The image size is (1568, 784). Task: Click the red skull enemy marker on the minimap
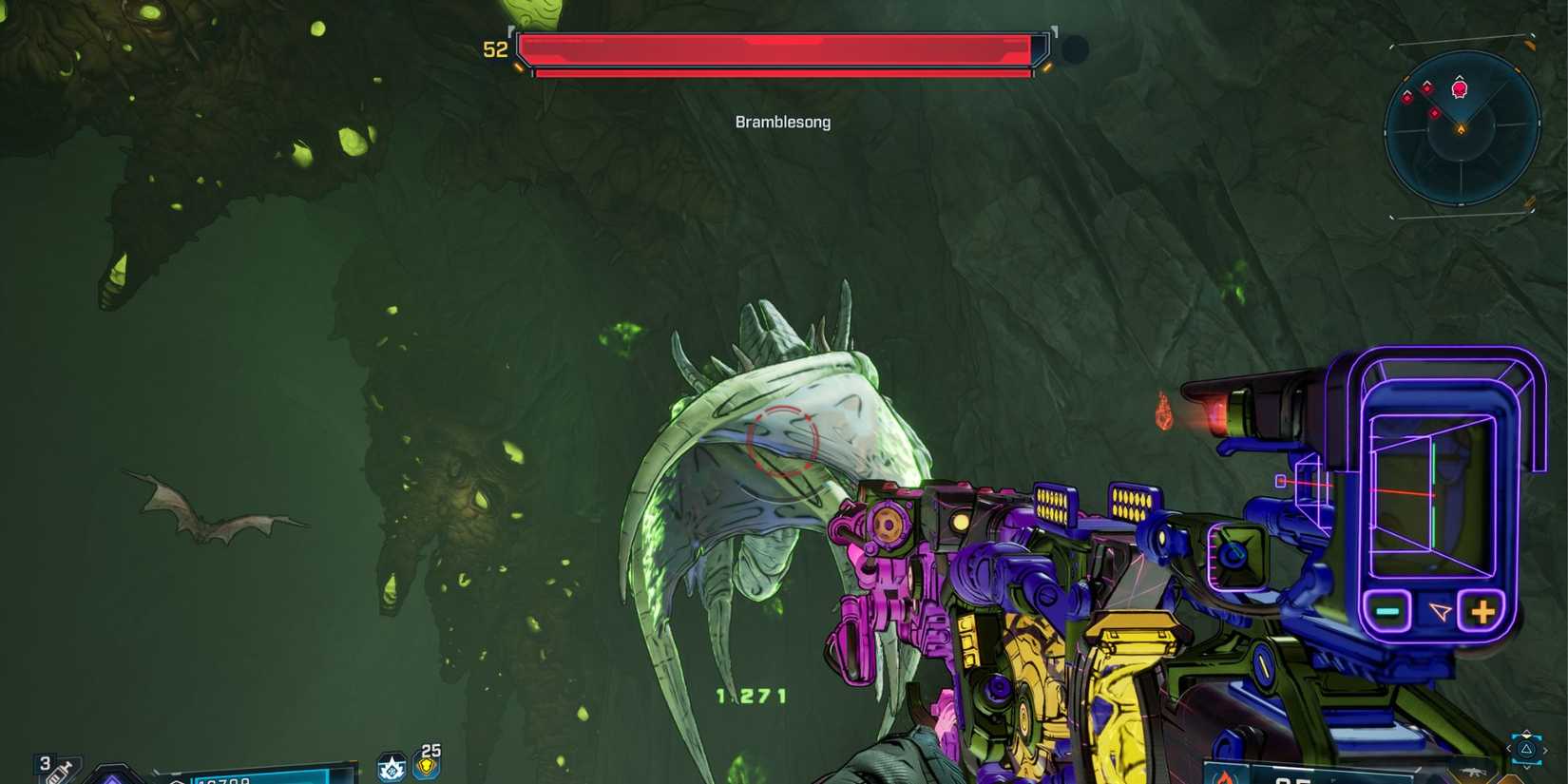[1460, 88]
